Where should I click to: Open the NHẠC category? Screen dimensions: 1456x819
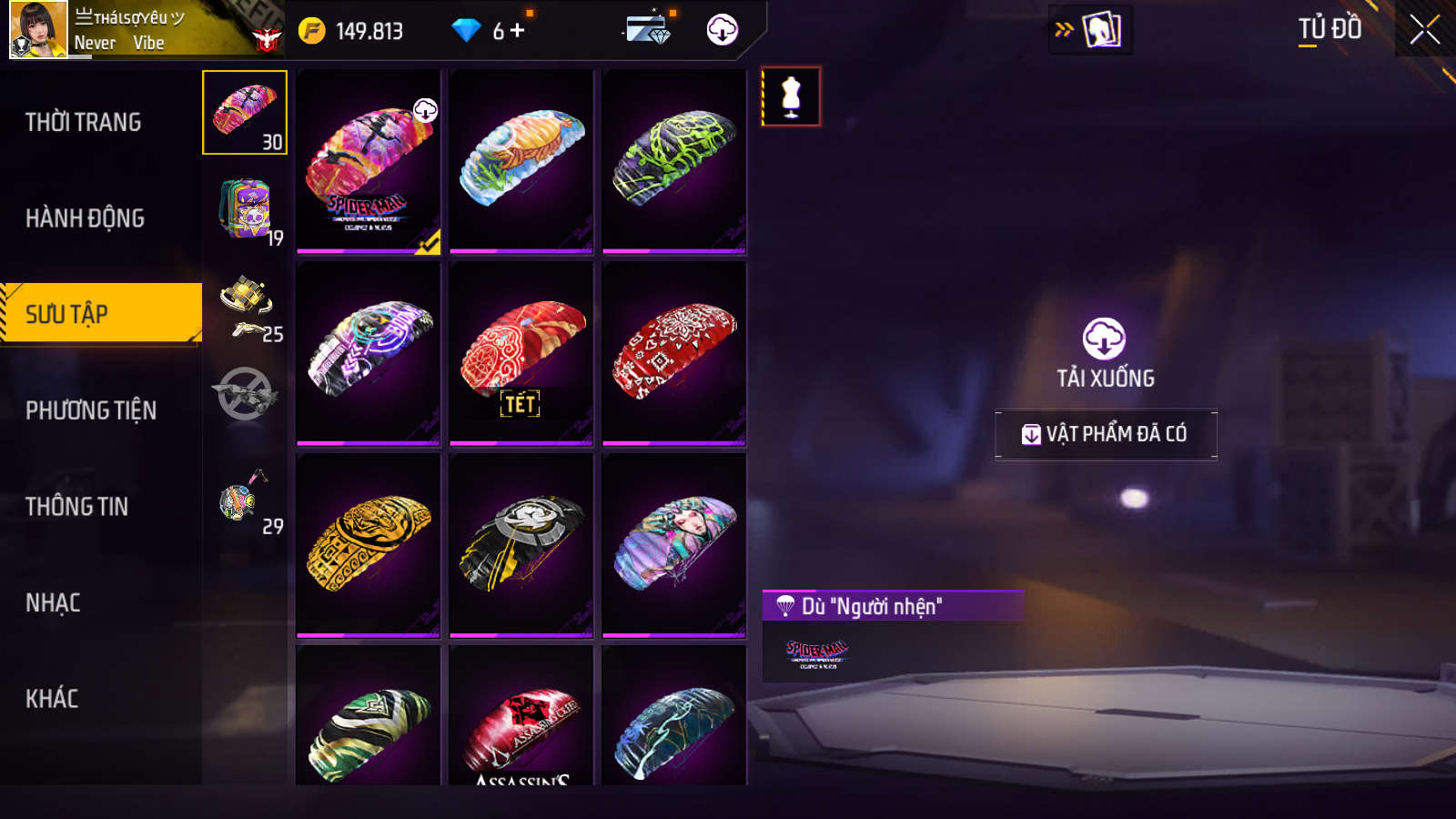pos(53,603)
